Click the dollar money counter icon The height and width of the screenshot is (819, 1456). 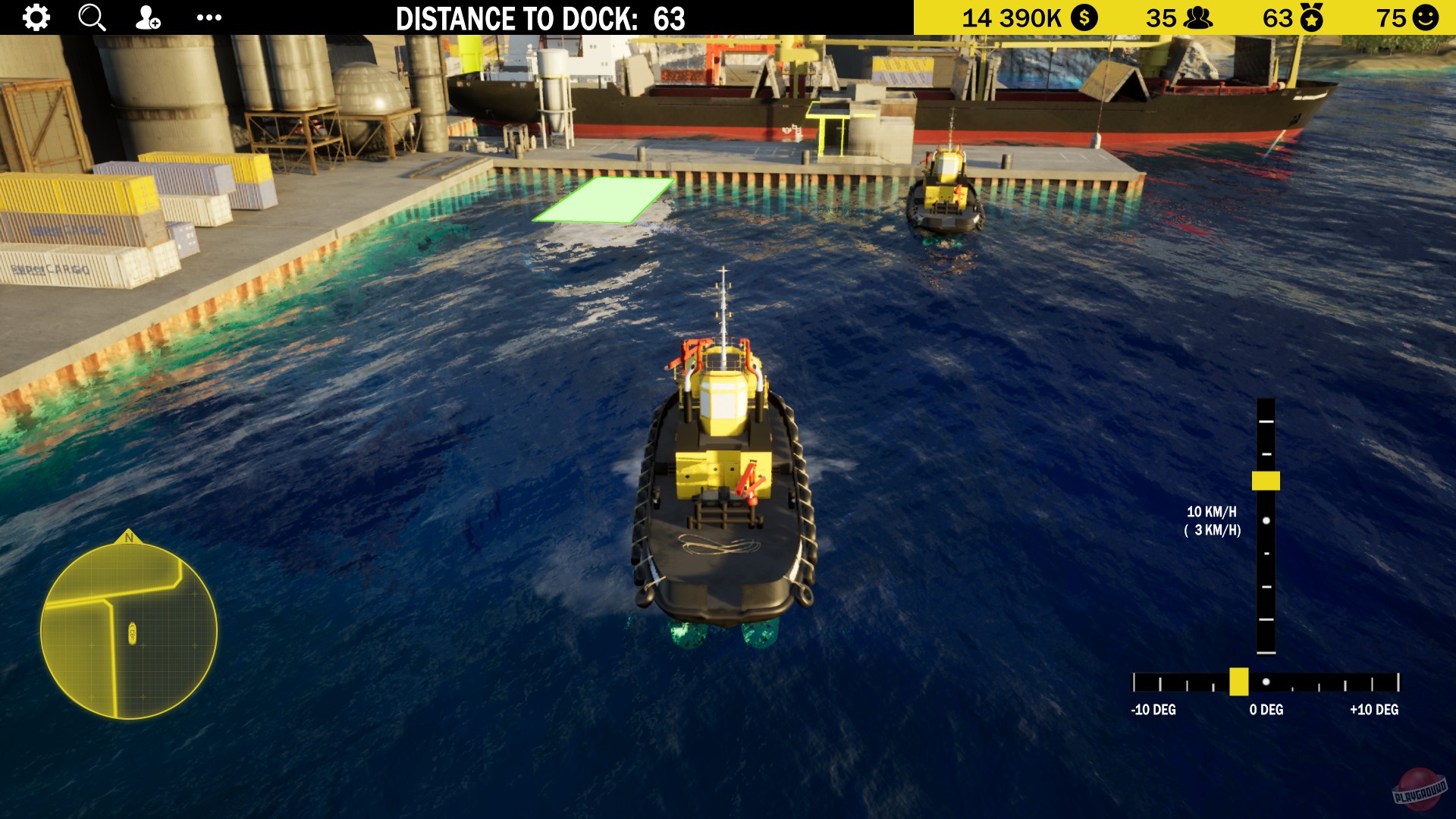click(x=1084, y=17)
